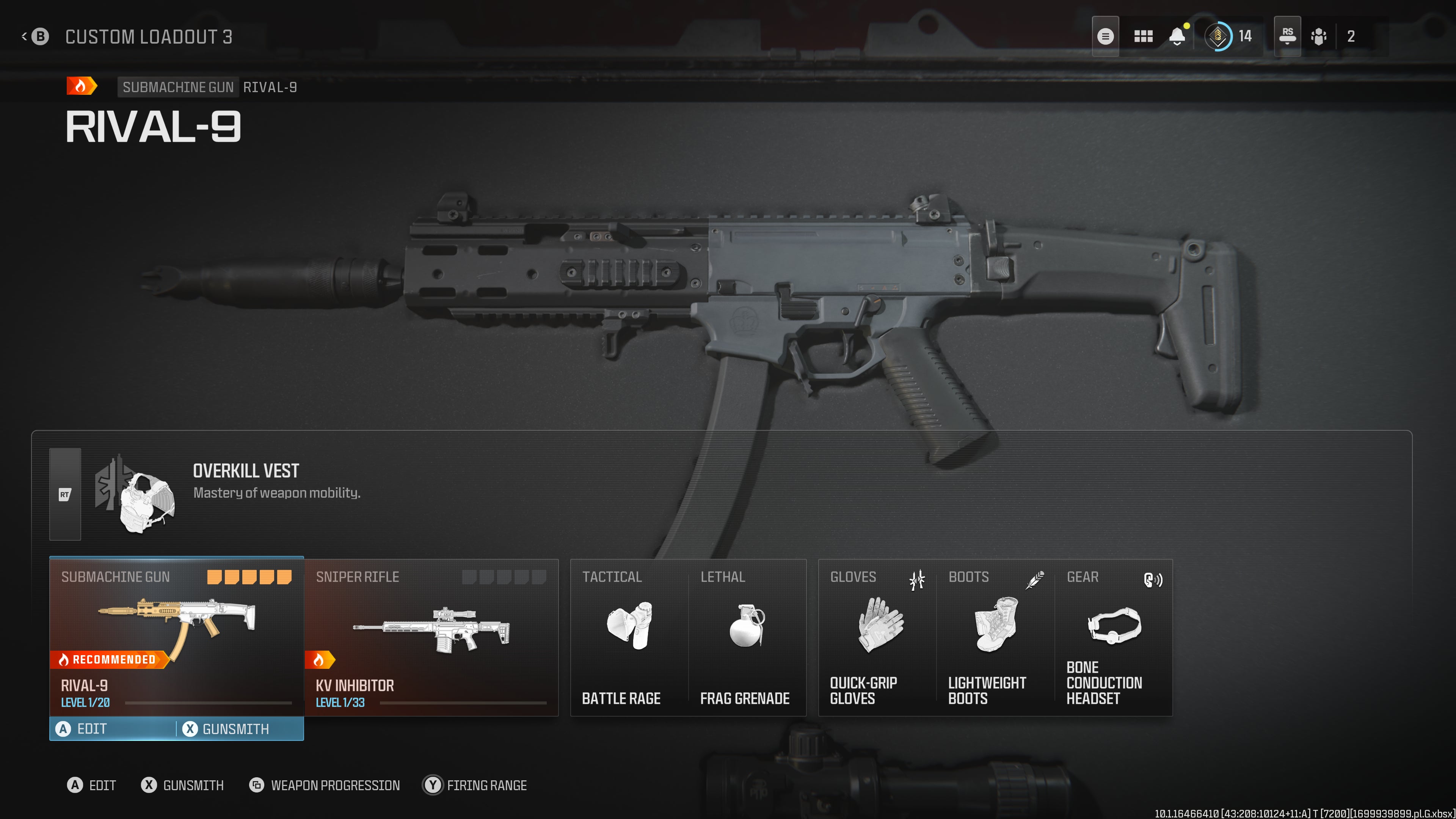Open the main menu hamburger icon

1106,36
